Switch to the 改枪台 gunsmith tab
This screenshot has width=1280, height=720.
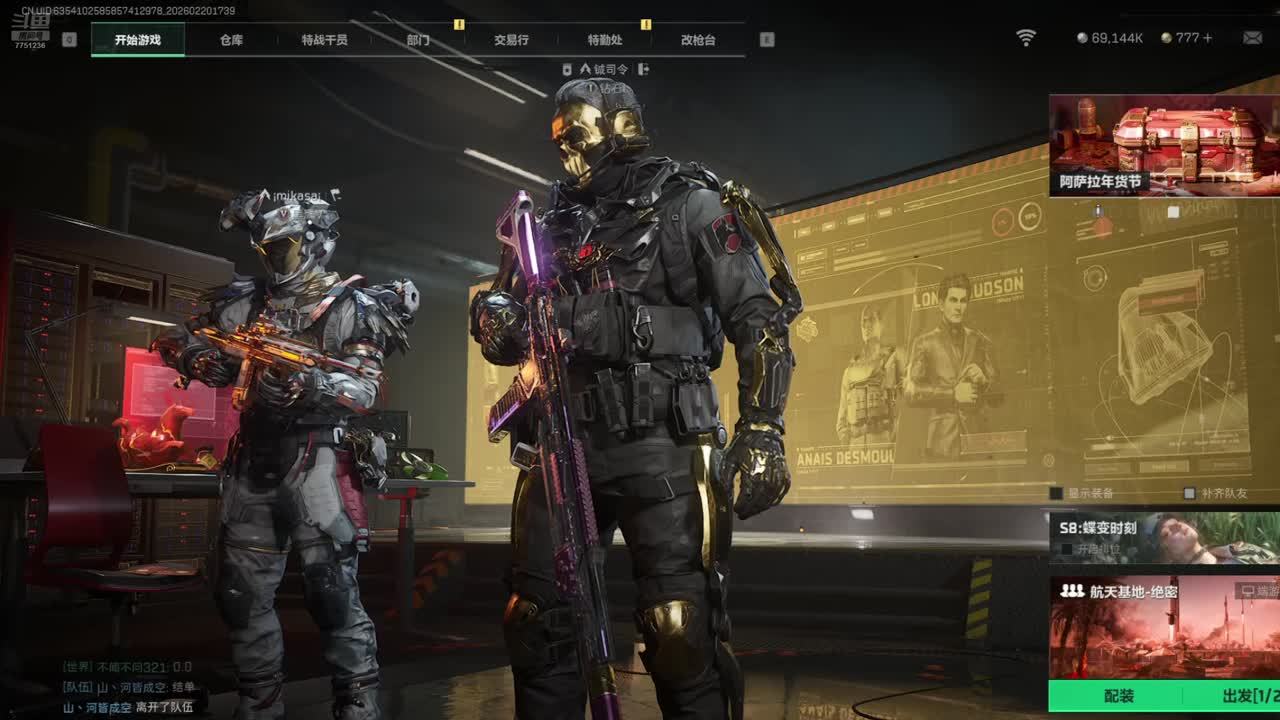tap(698, 40)
